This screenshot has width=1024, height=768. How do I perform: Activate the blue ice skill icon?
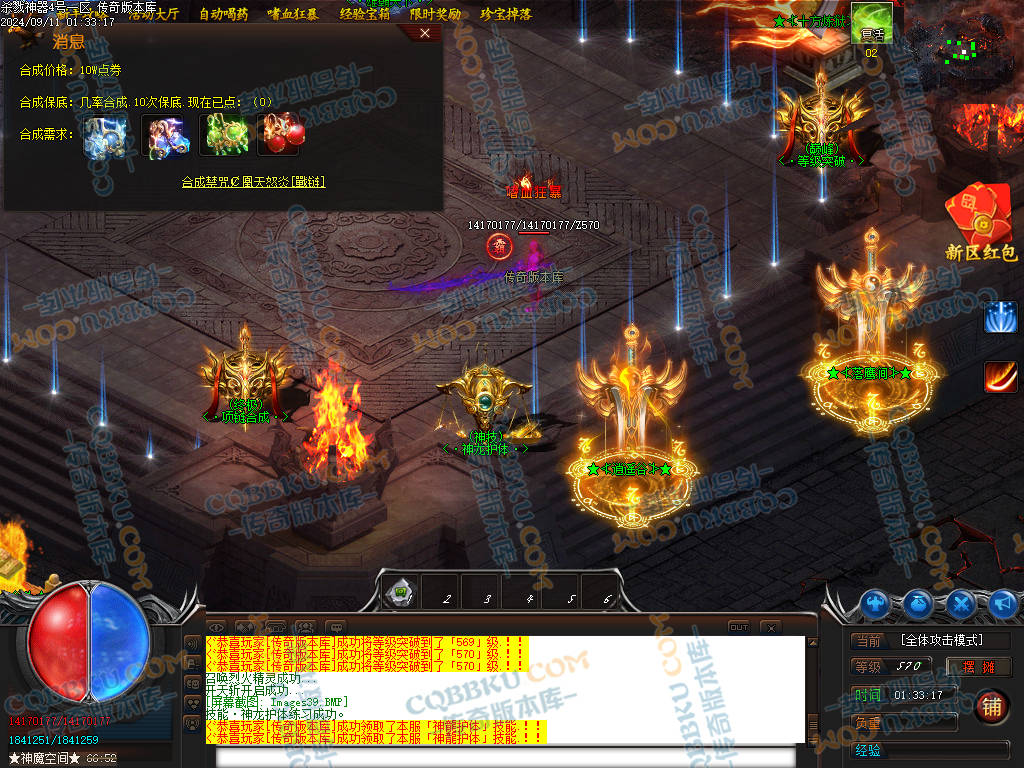click(1000, 317)
